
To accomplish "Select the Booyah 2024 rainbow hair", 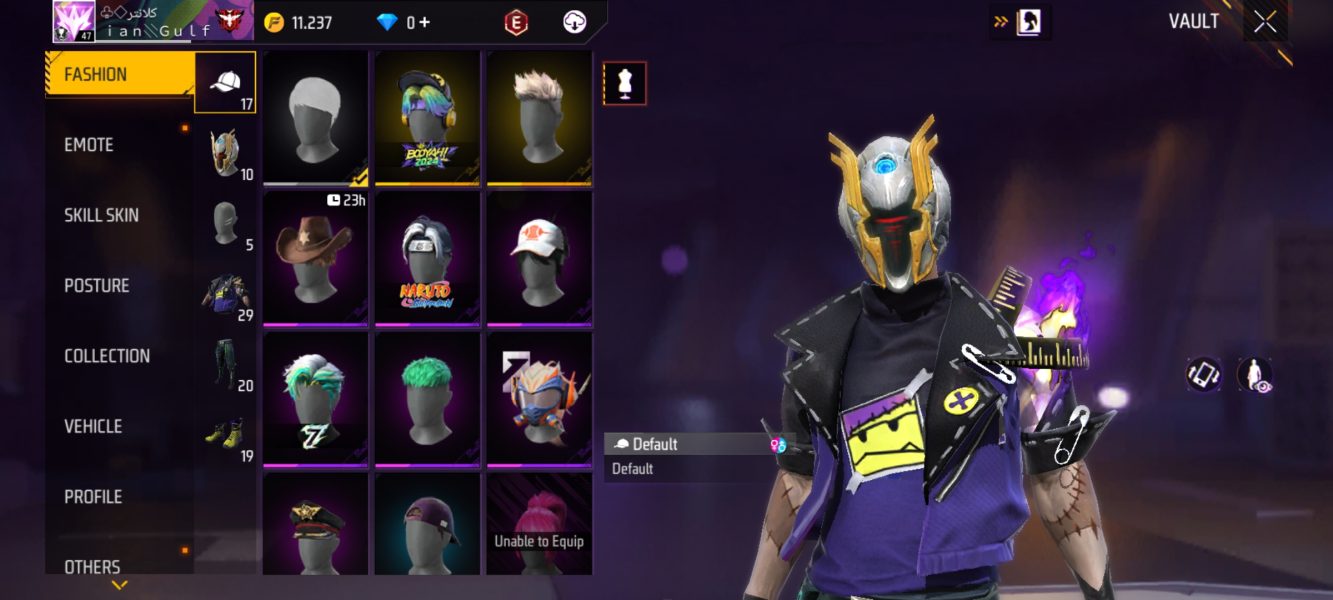I will [427, 117].
